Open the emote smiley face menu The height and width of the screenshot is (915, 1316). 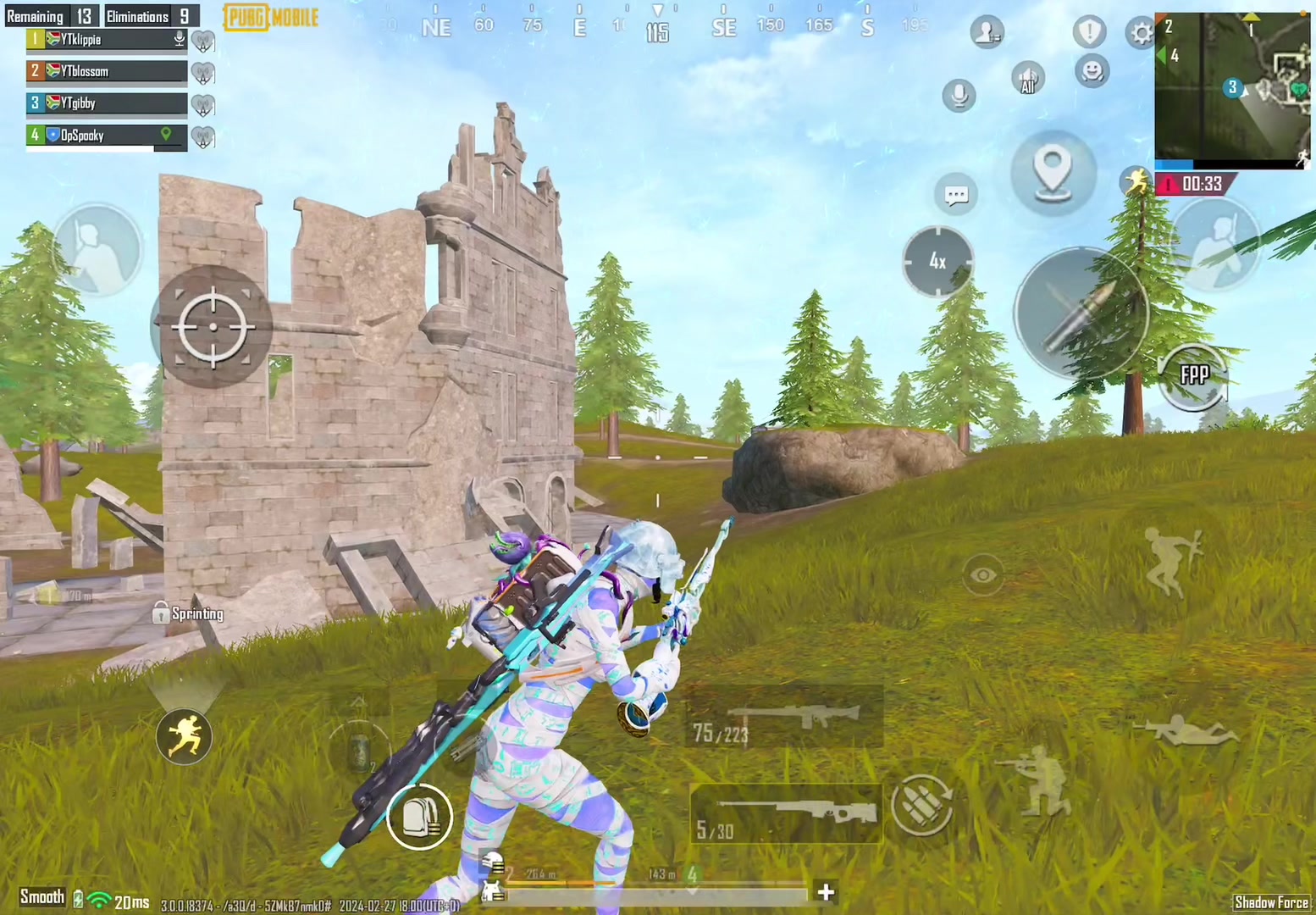pos(1092,71)
